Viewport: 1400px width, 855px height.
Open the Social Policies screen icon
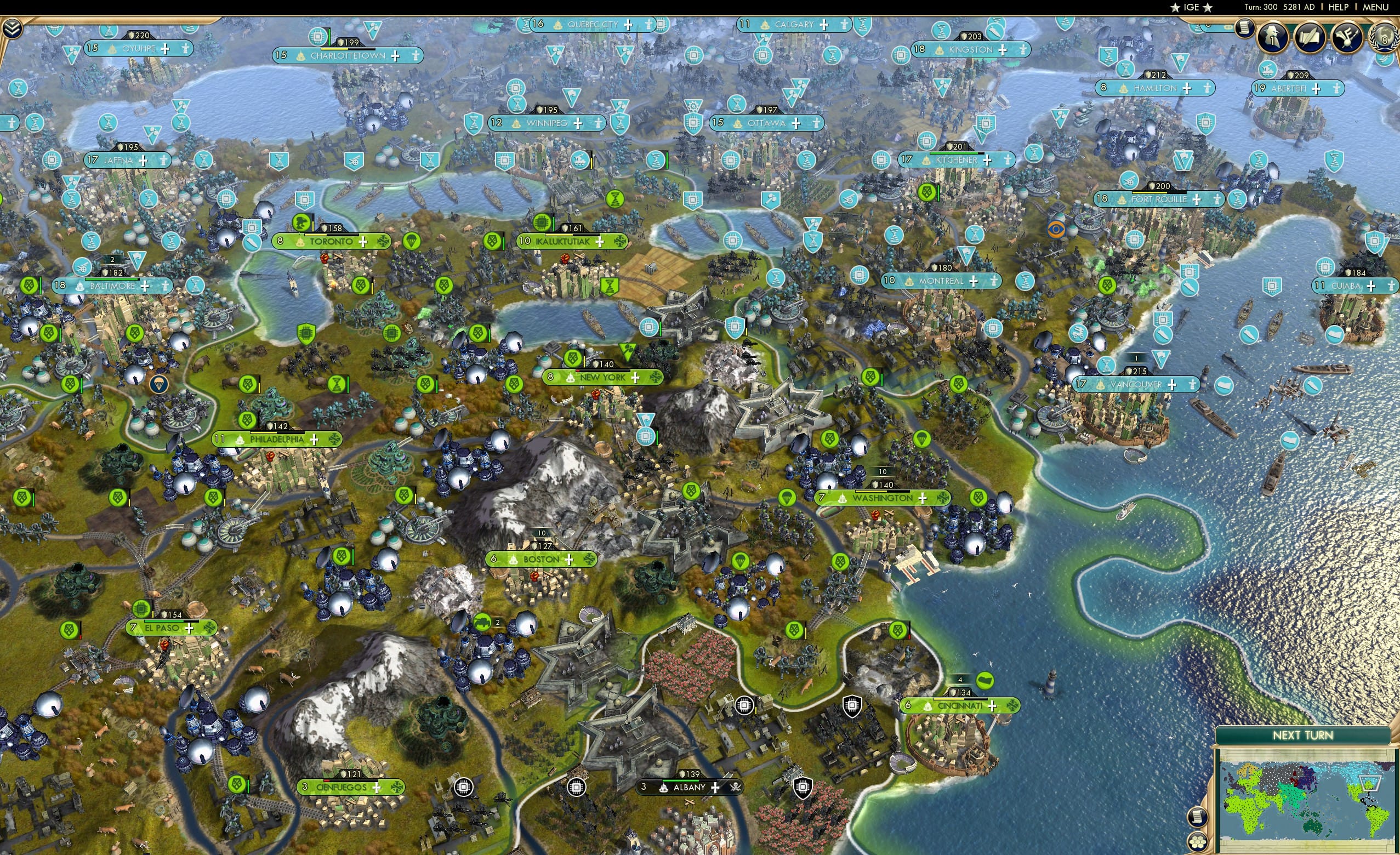tap(1348, 37)
